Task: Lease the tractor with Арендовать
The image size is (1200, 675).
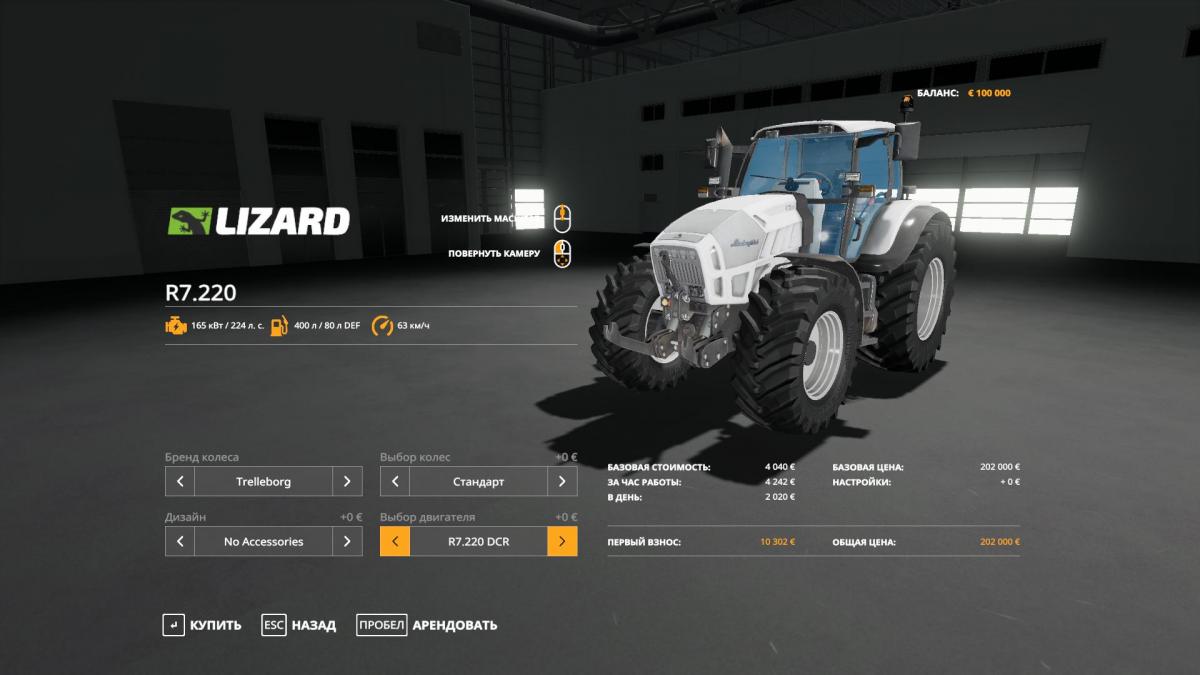Action: pos(427,625)
